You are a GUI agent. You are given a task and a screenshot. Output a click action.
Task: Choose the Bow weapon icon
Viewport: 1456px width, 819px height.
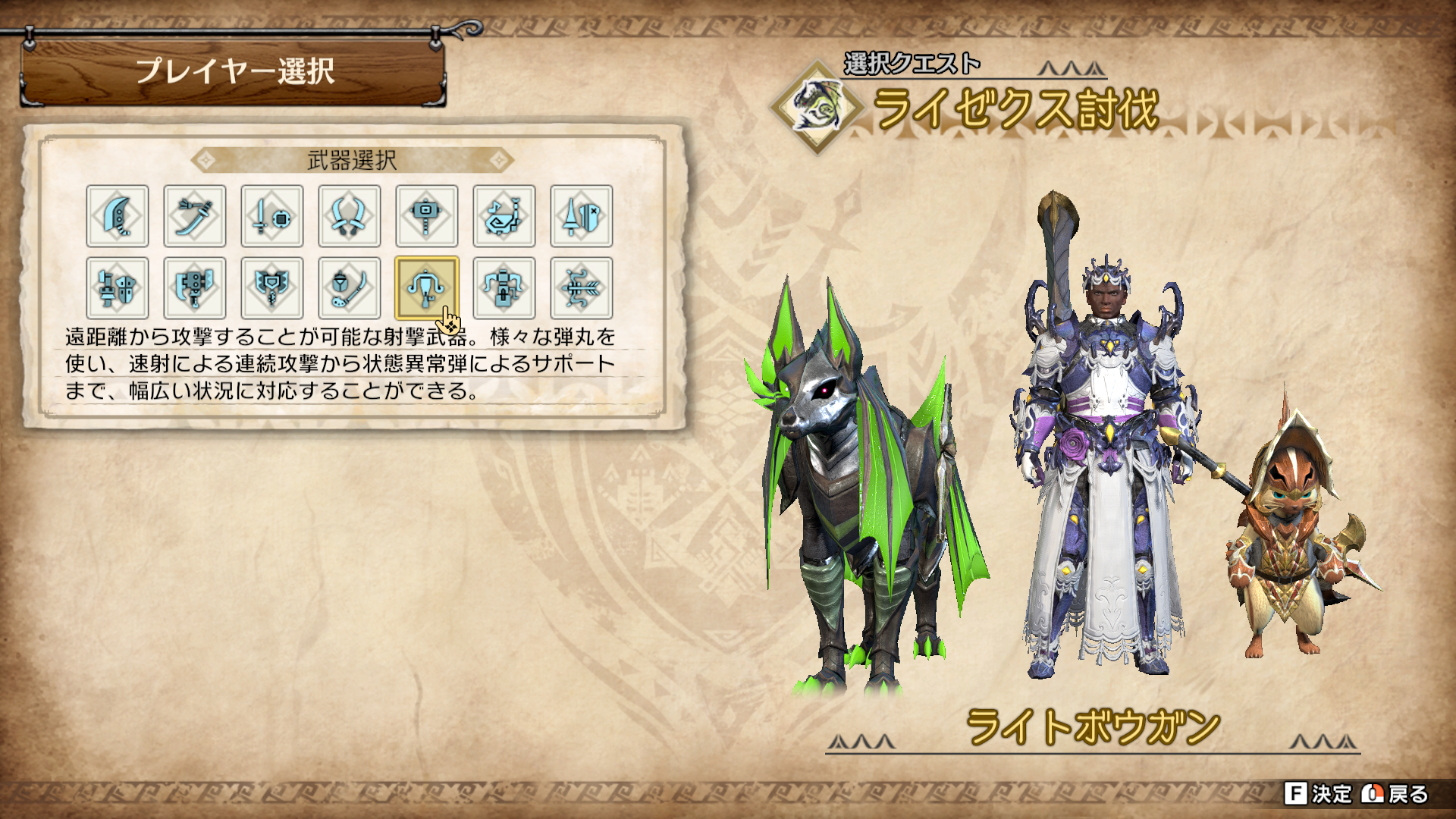[x=582, y=288]
